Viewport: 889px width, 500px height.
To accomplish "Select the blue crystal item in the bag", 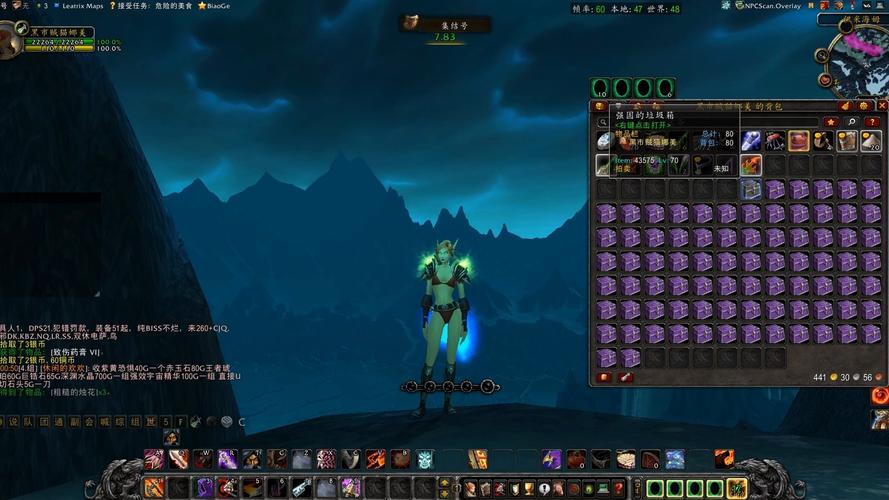I will [x=750, y=141].
